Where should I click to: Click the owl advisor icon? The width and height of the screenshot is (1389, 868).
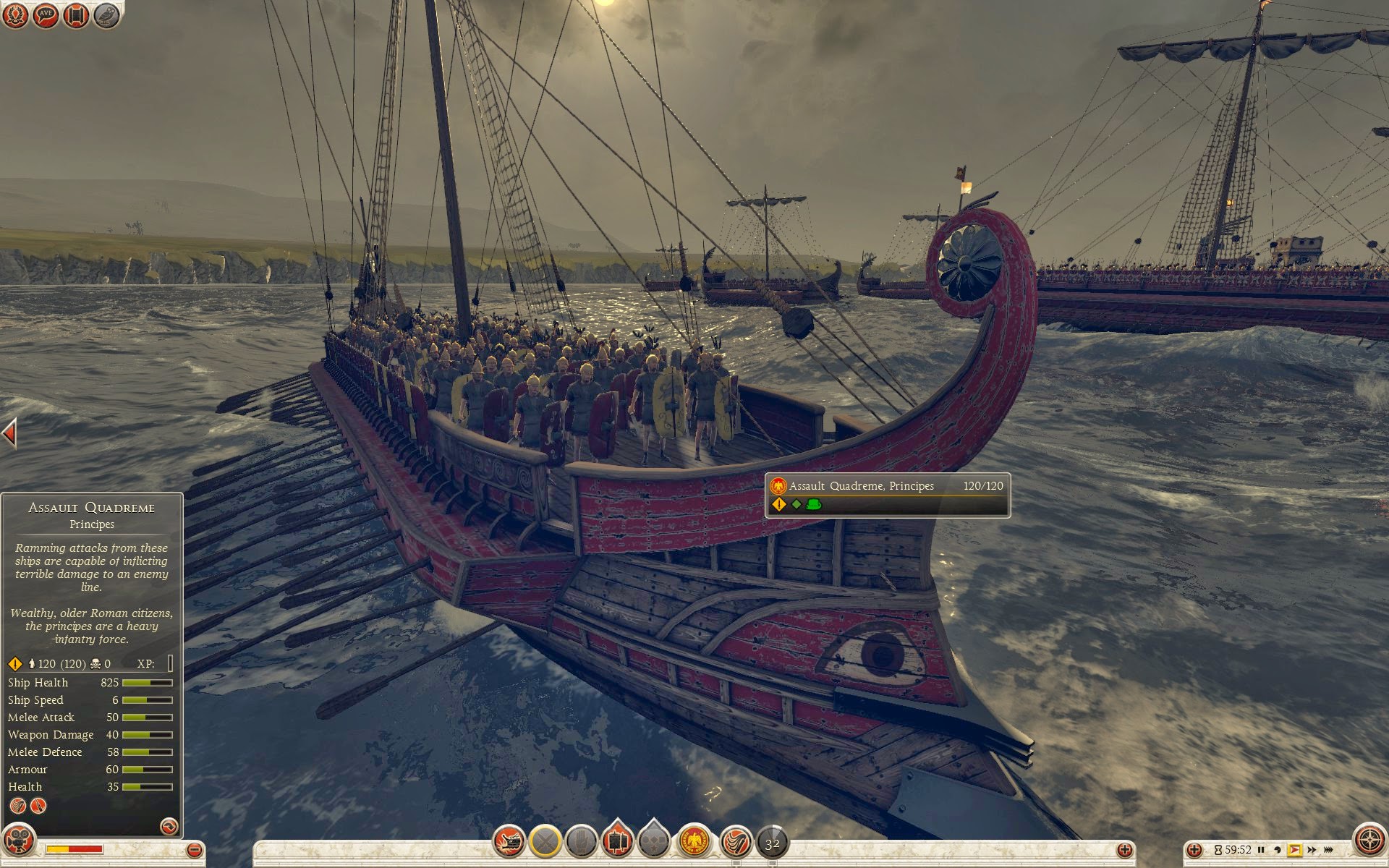point(106,15)
